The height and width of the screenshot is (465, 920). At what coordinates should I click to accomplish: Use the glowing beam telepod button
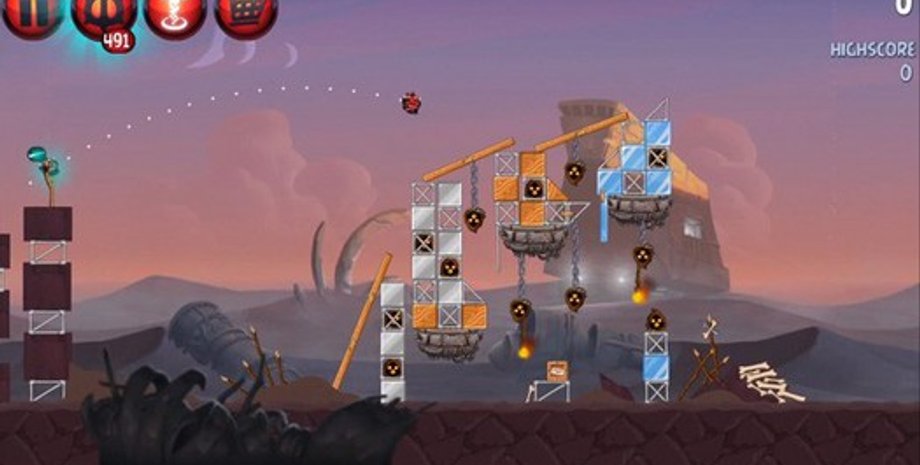pos(175,16)
